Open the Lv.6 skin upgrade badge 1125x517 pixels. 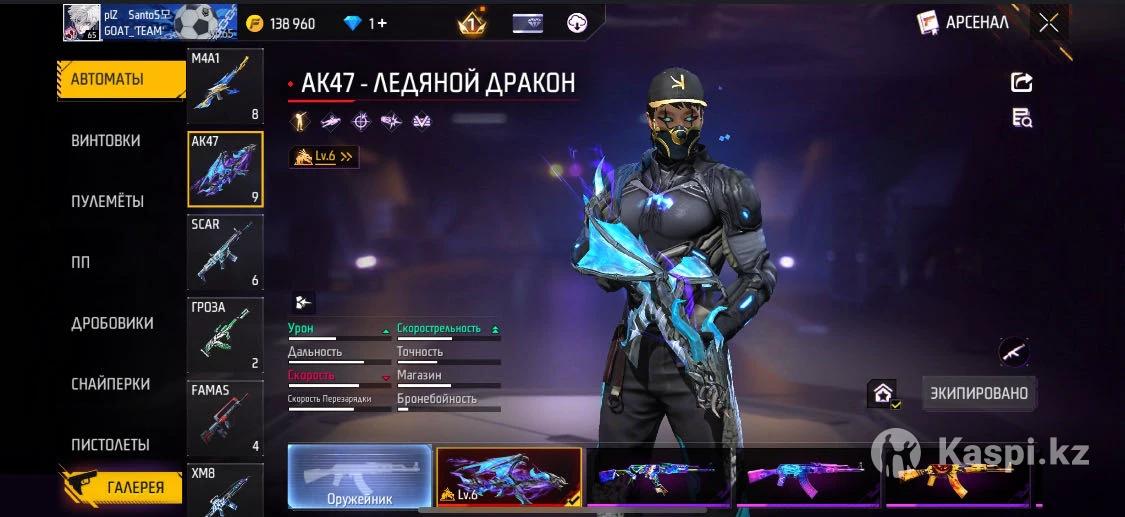(323, 156)
